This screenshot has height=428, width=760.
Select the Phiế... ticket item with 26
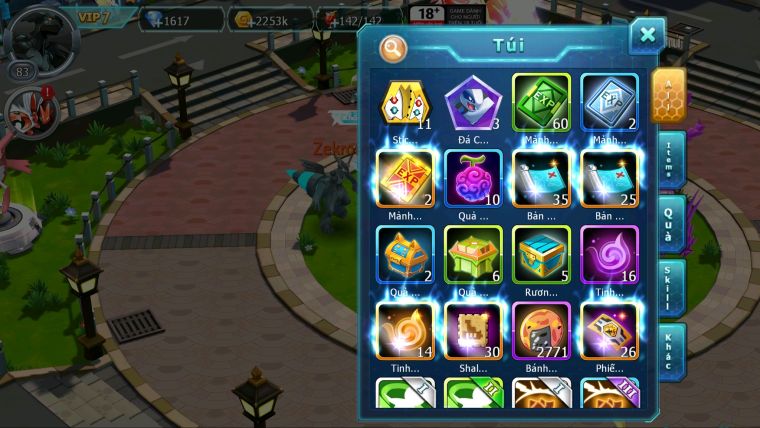point(609,331)
